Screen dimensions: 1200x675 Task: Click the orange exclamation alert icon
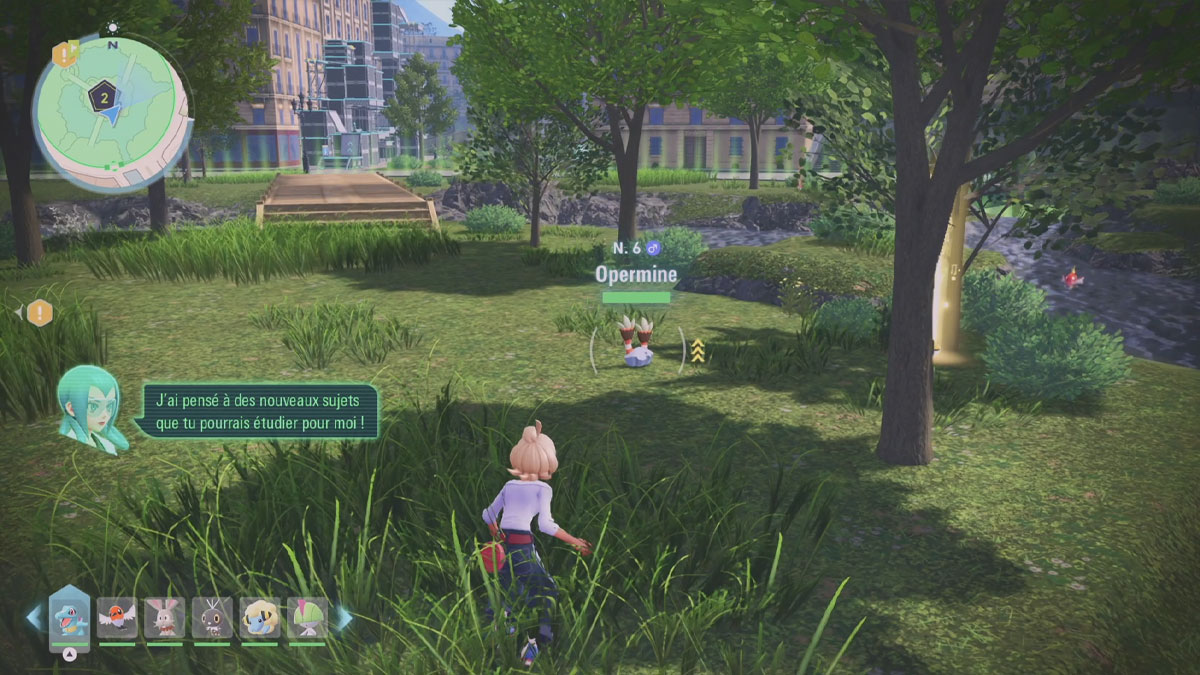click(x=39, y=313)
